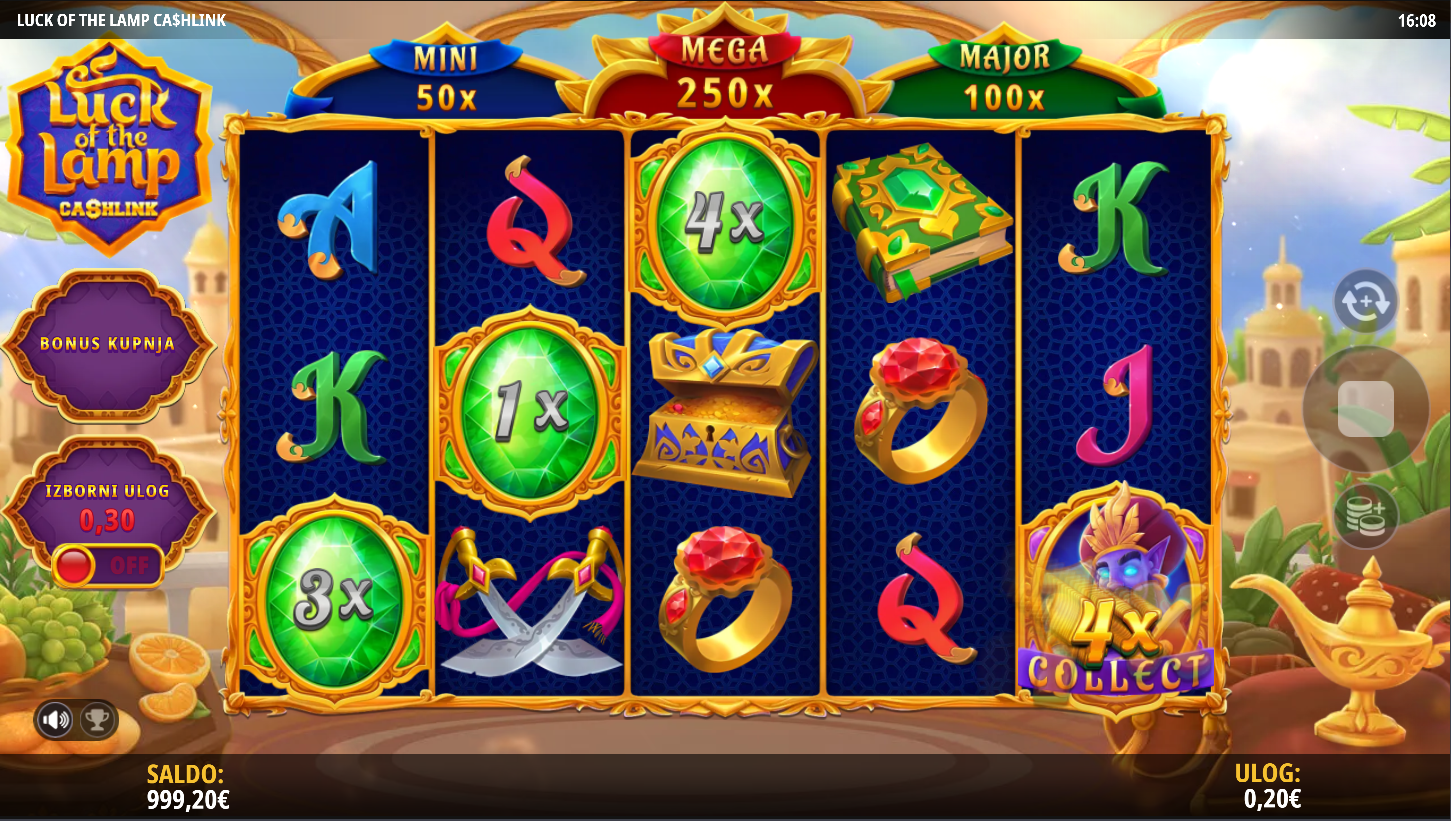Viewport: 1451px width, 821px height.
Task: Open the coin stack bet settings
Action: coord(1365,516)
